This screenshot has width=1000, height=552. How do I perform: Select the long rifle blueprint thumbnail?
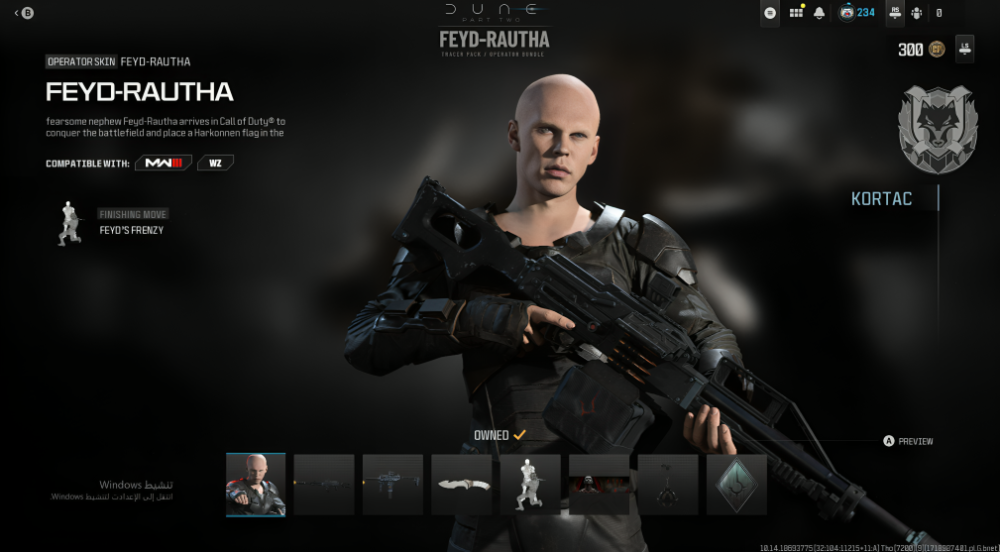coord(324,485)
